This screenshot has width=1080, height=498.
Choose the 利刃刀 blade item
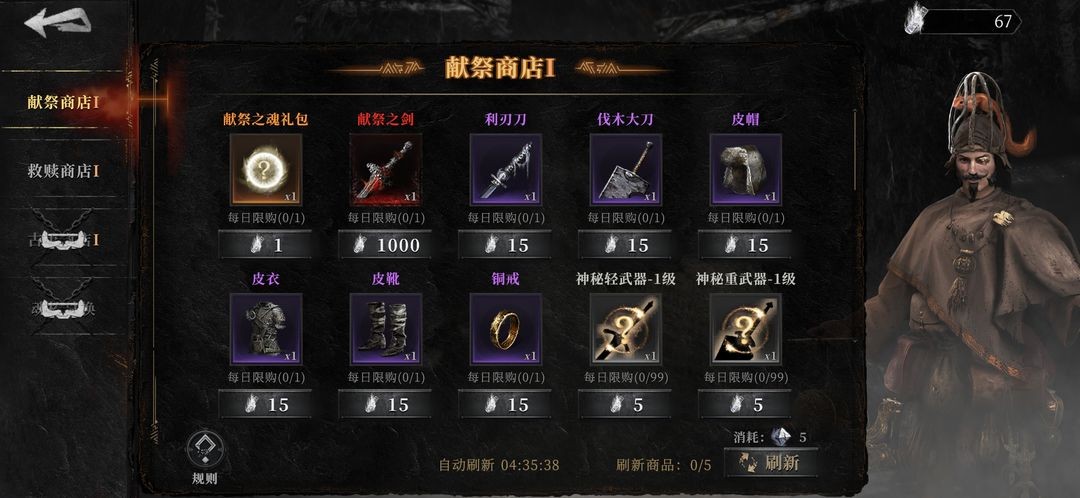505,168
